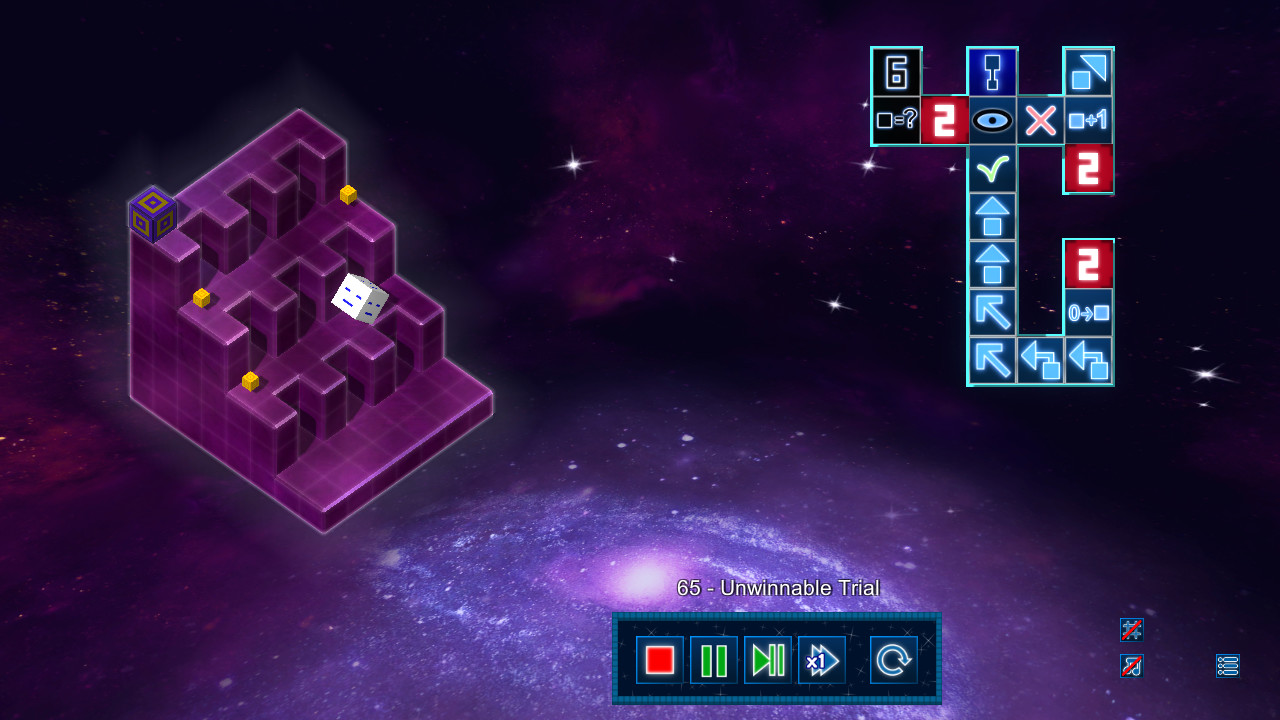
Task: Click the green checkmark instruction tile
Action: coord(993,168)
